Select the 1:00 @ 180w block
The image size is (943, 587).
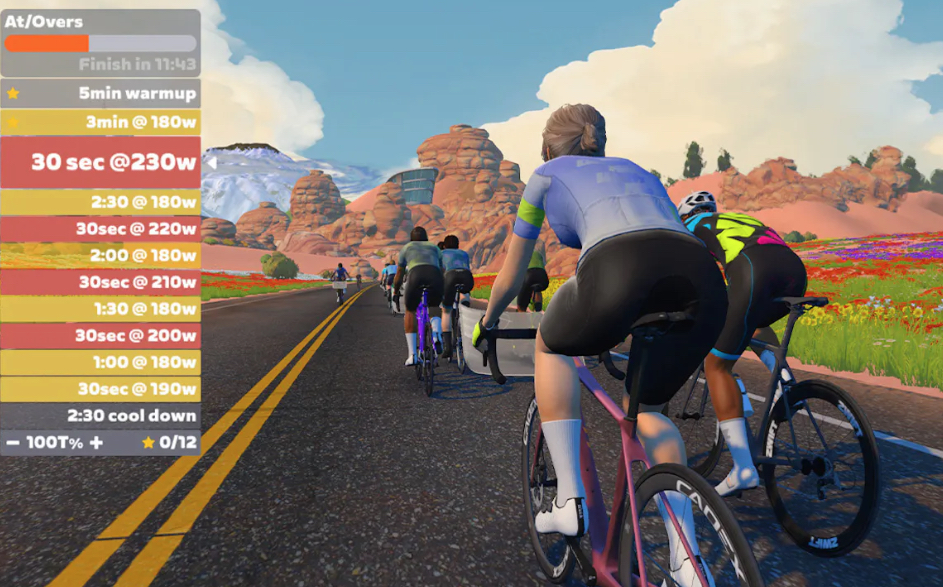100,363
